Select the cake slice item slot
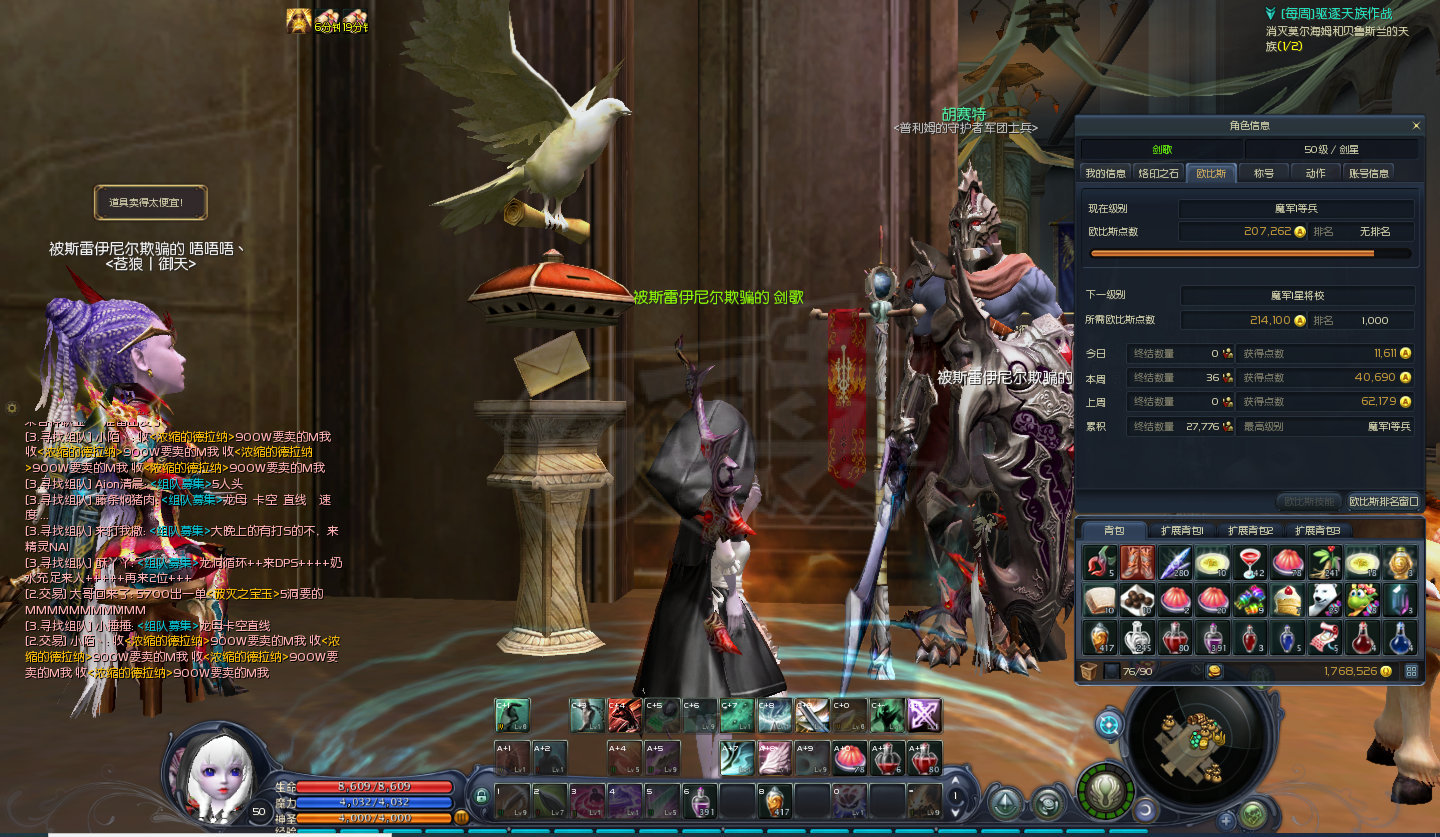 pos(1287,600)
